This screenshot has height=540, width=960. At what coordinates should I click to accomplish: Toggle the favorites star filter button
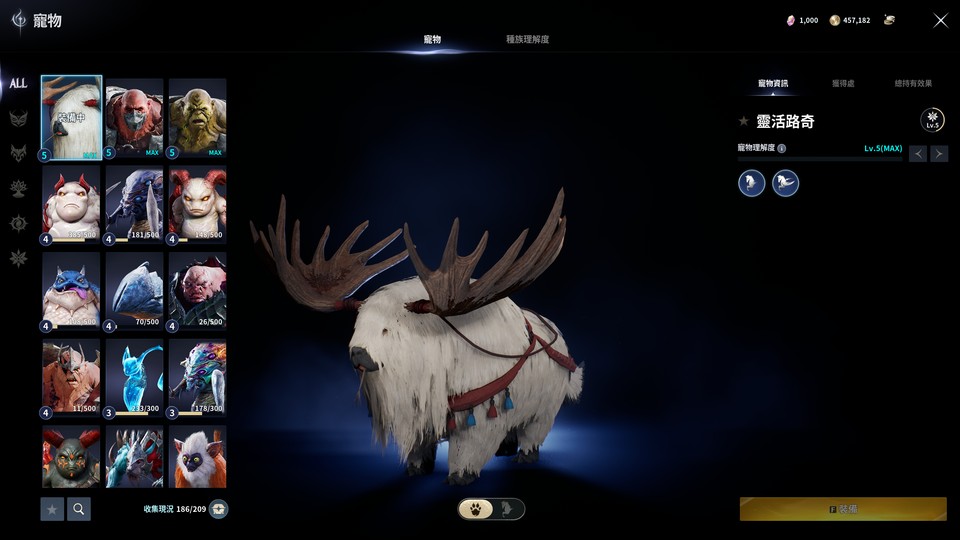tap(52, 509)
